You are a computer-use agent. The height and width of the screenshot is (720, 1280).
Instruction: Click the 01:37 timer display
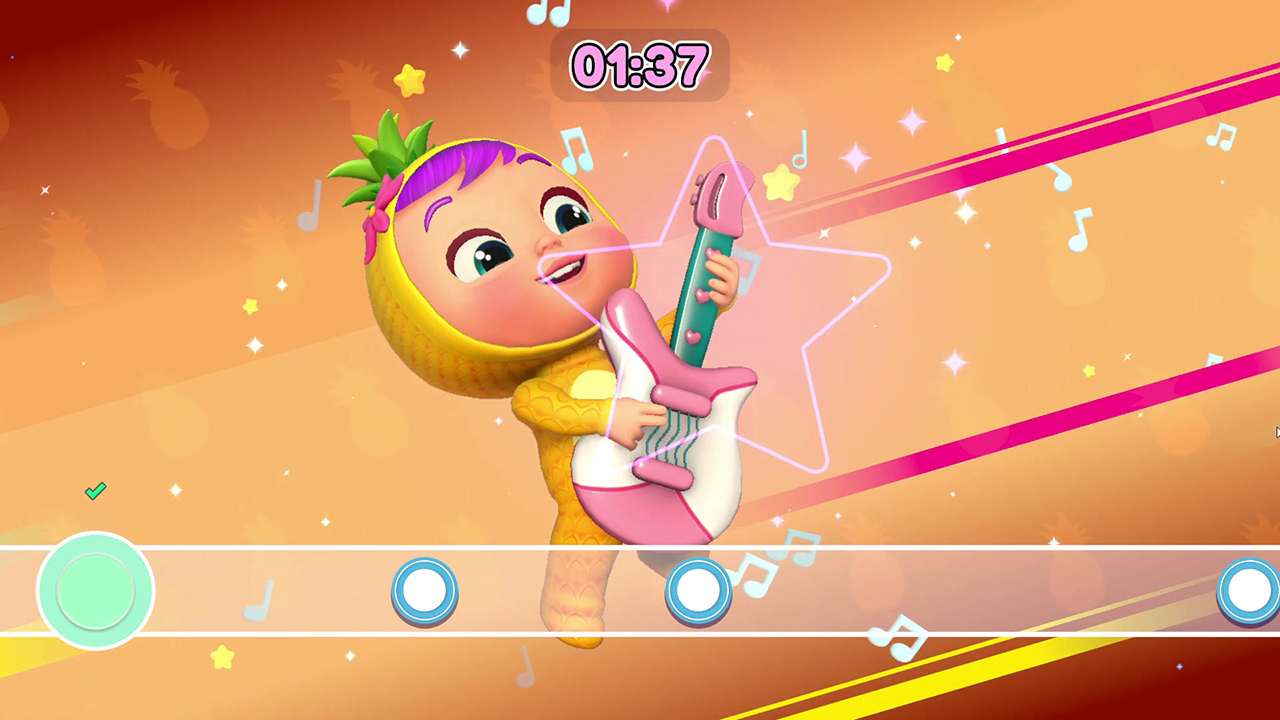639,66
